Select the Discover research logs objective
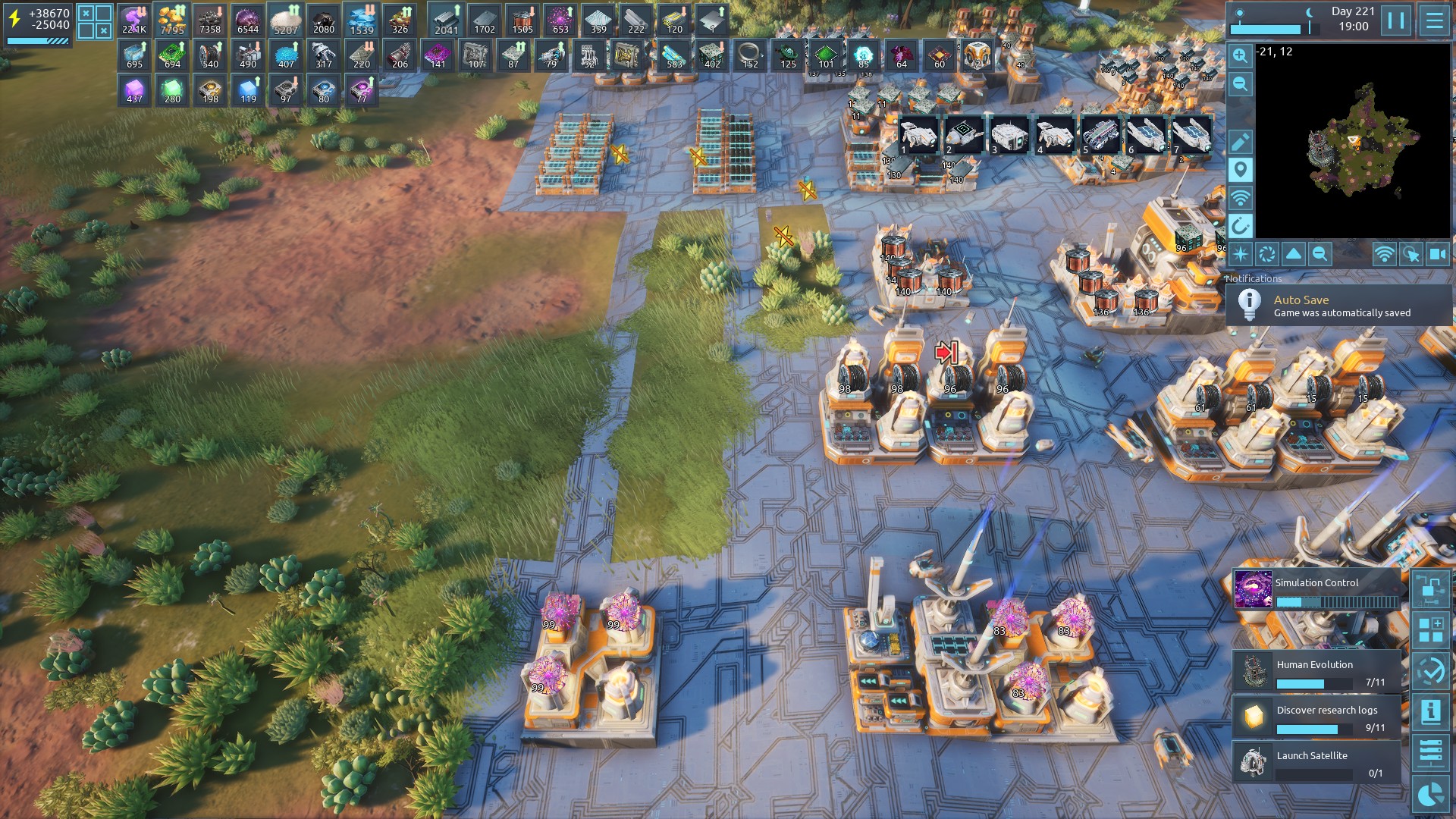The image size is (1456, 819). (x=1317, y=717)
